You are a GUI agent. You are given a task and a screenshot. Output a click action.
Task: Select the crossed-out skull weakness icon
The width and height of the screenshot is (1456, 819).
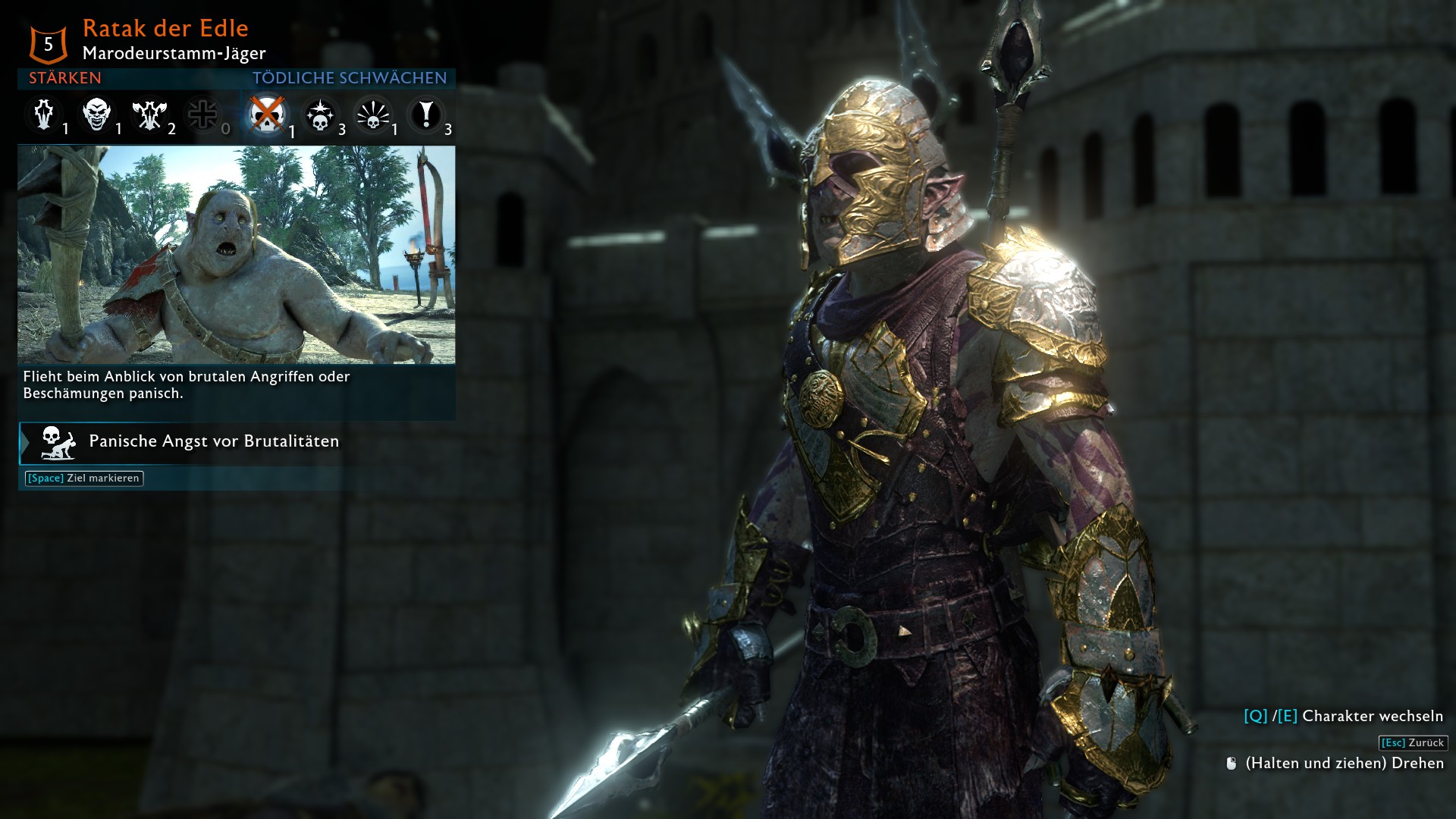click(267, 115)
